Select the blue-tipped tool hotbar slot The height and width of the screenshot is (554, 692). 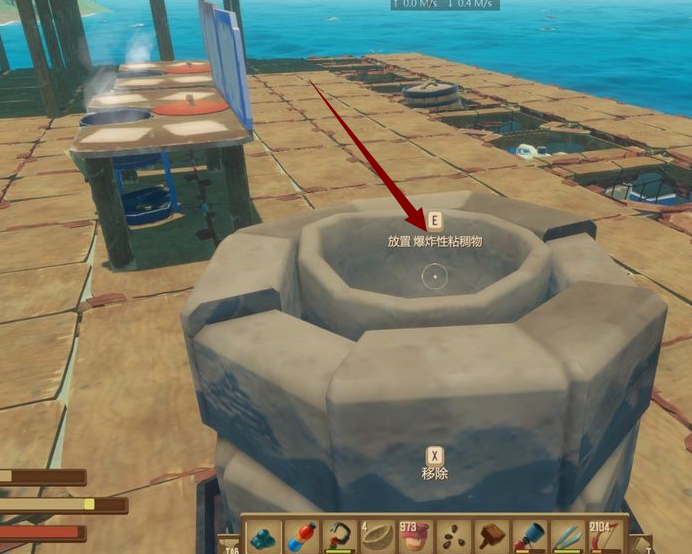point(529,536)
